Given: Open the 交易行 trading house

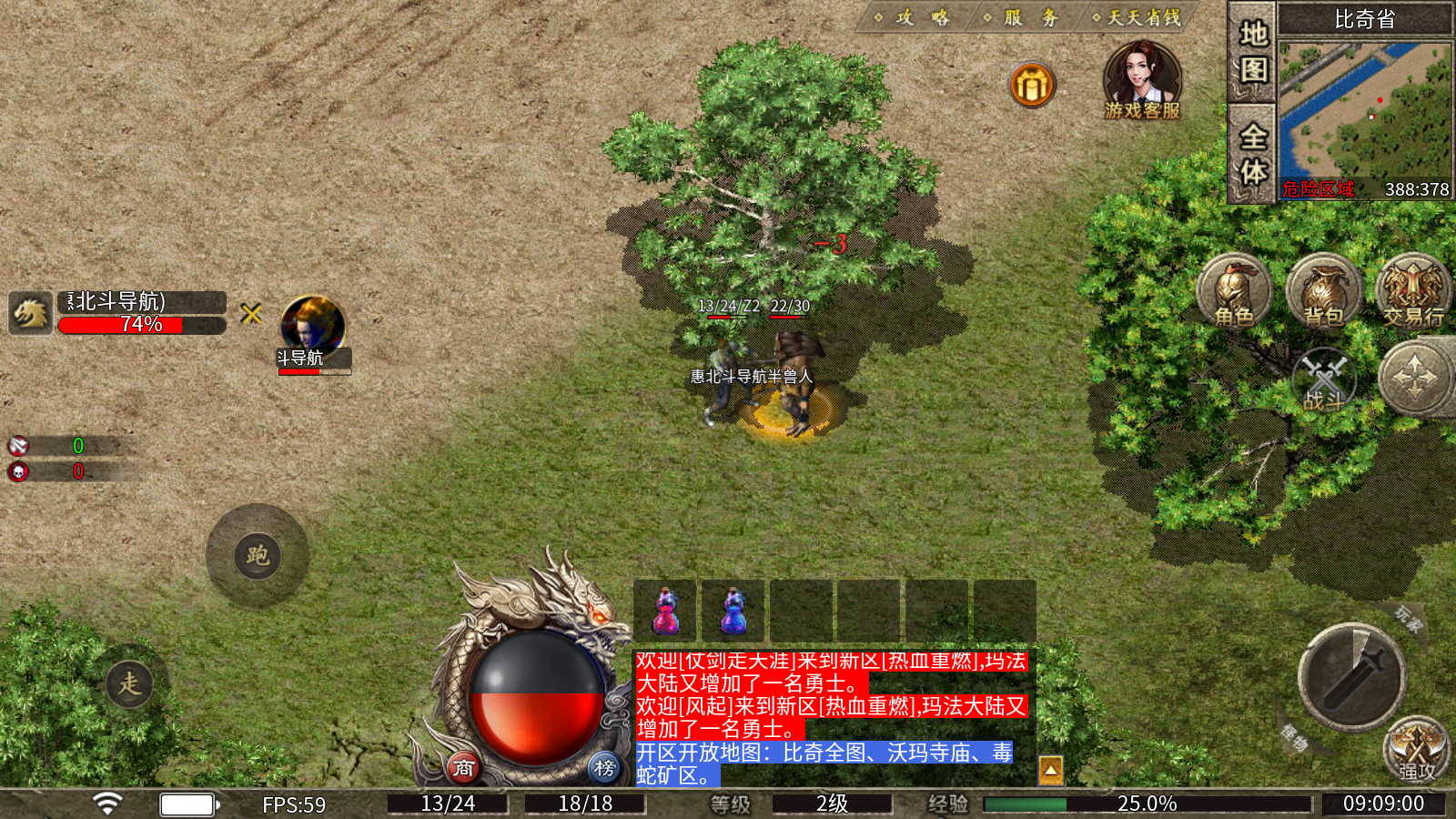Looking at the screenshot, I should pos(1413,291).
